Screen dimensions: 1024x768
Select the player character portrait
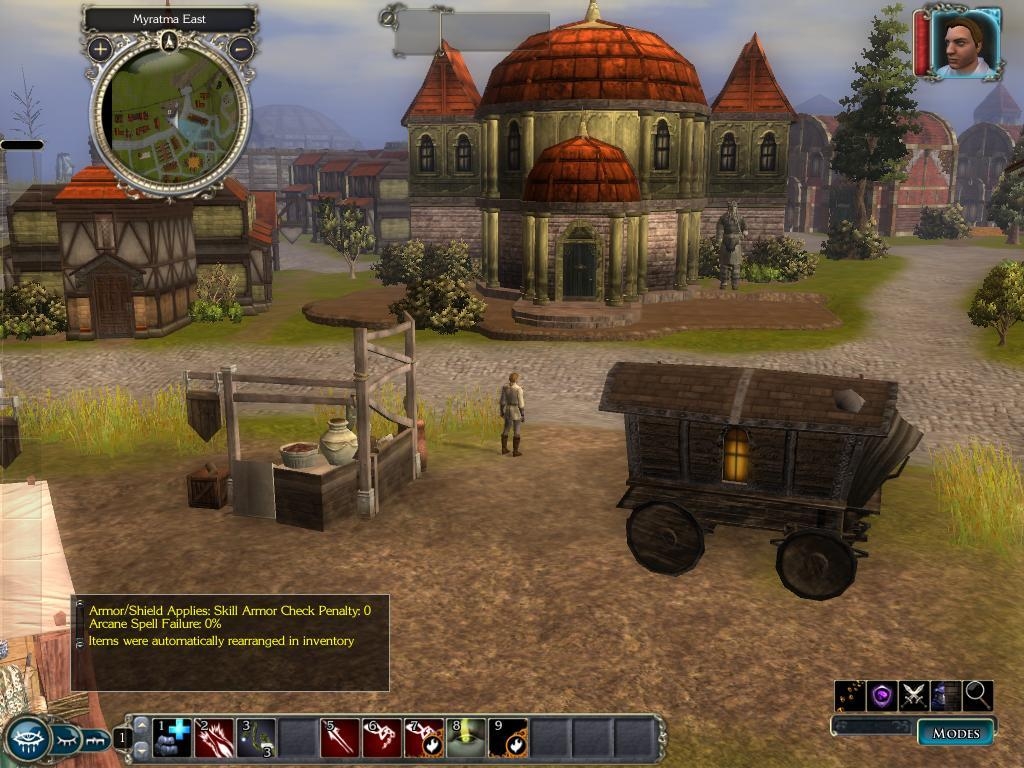(965, 43)
